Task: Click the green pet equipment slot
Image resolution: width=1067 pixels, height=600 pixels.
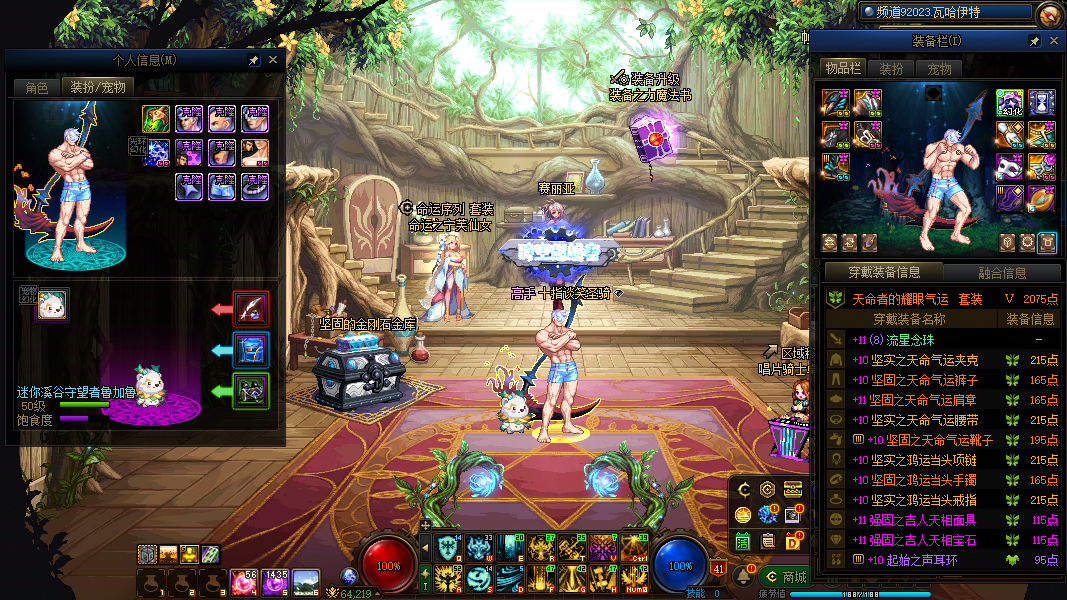Action: pyautogui.click(x=251, y=391)
